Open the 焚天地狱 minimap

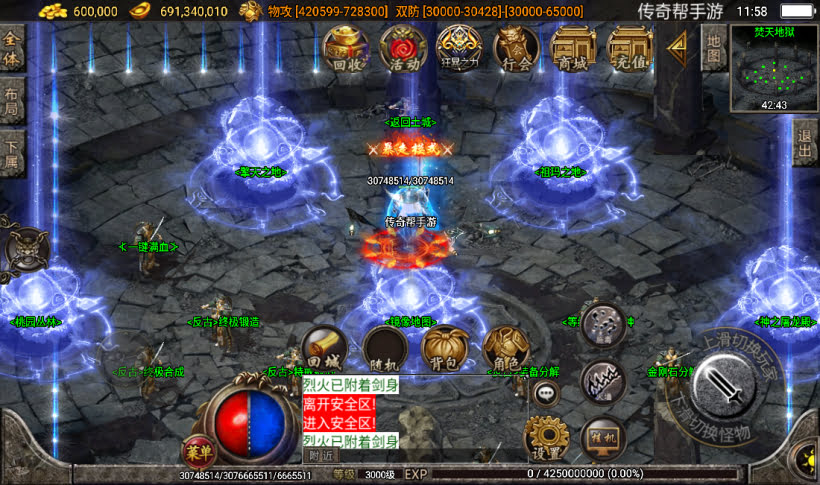pyautogui.click(x=773, y=68)
